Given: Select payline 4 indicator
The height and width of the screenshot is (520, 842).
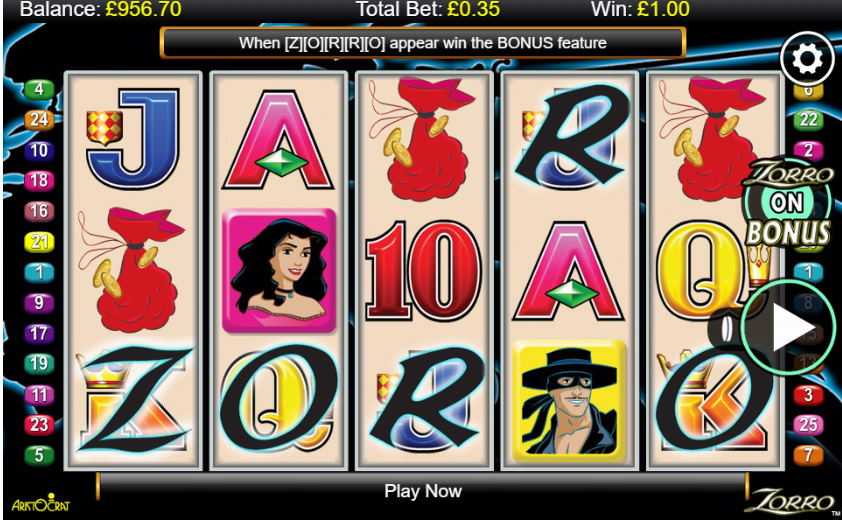Looking at the screenshot, I should click(x=39, y=89).
